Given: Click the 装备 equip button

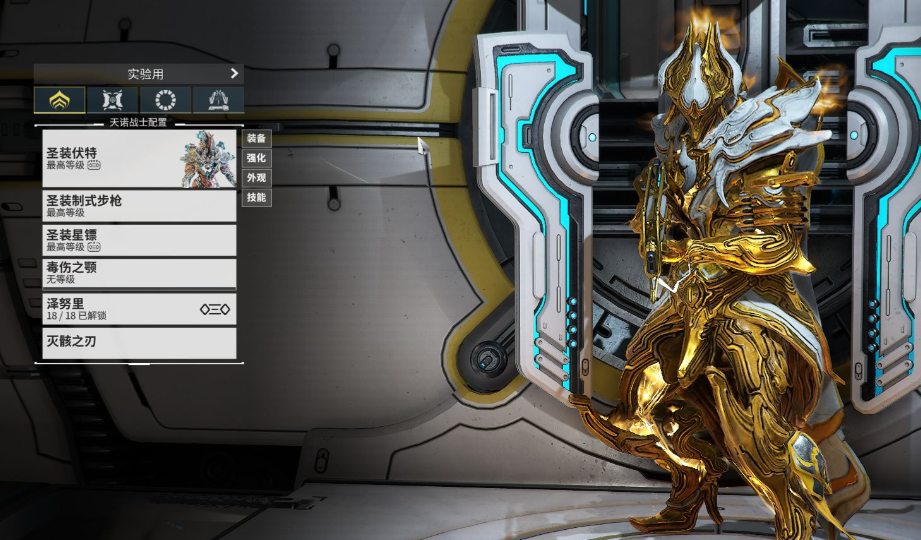Looking at the screenshot, I should click(257, 138).
